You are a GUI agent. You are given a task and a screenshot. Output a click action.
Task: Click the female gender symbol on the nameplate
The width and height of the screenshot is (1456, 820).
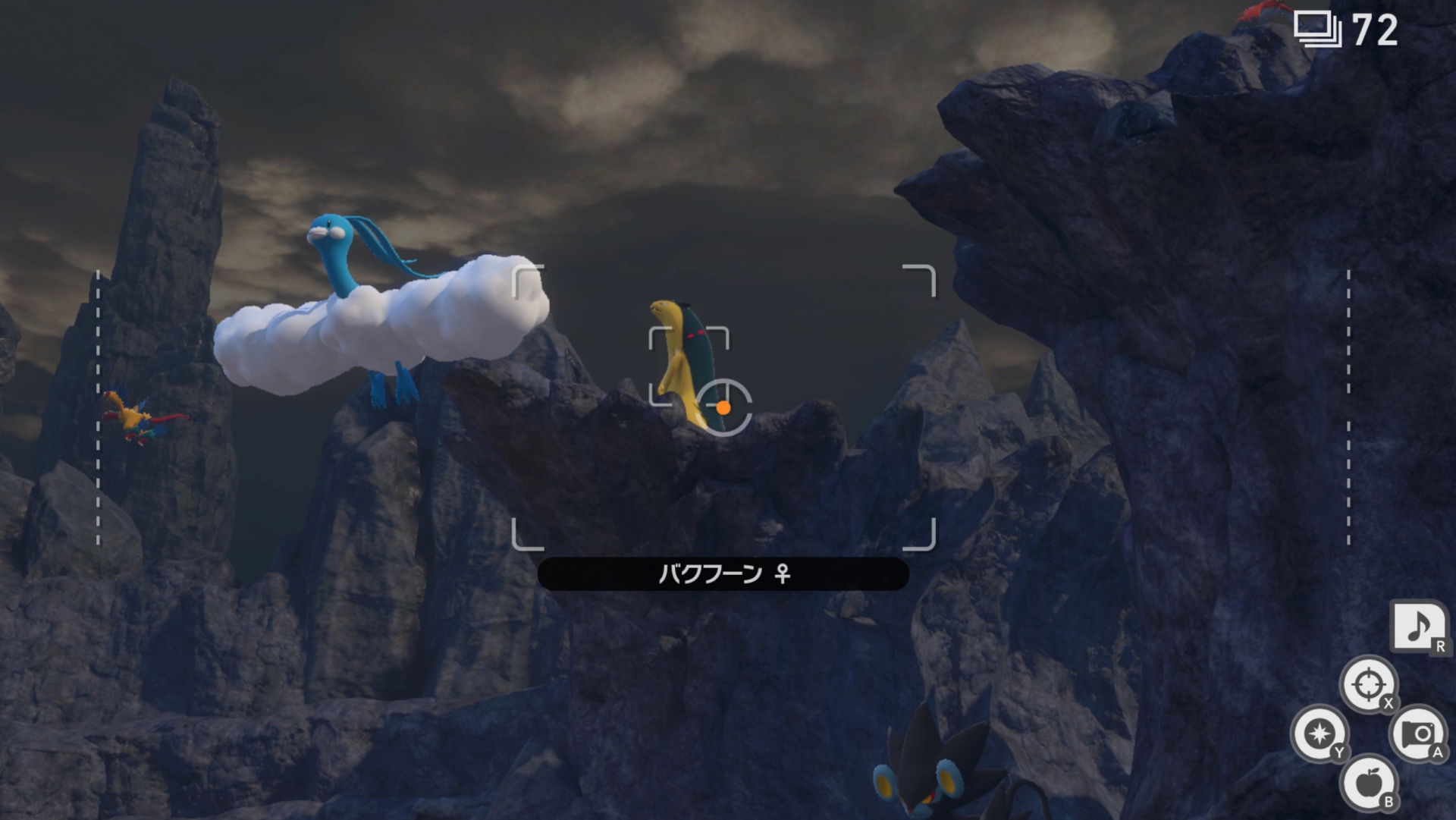783,575
